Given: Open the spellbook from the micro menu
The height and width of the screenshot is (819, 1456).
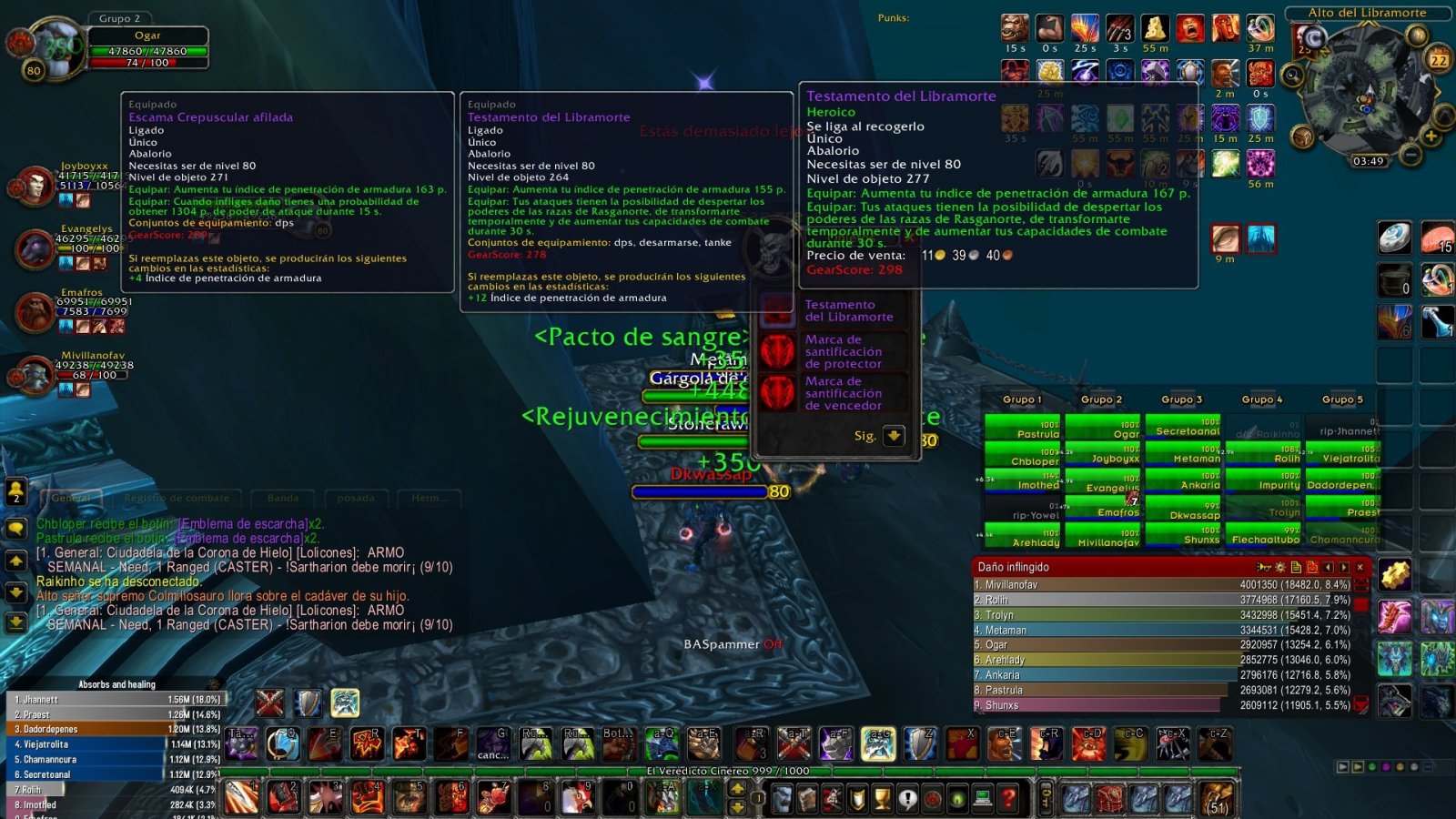Looking at the screenshot, I should pyautogui.click(x=807, y=798).
